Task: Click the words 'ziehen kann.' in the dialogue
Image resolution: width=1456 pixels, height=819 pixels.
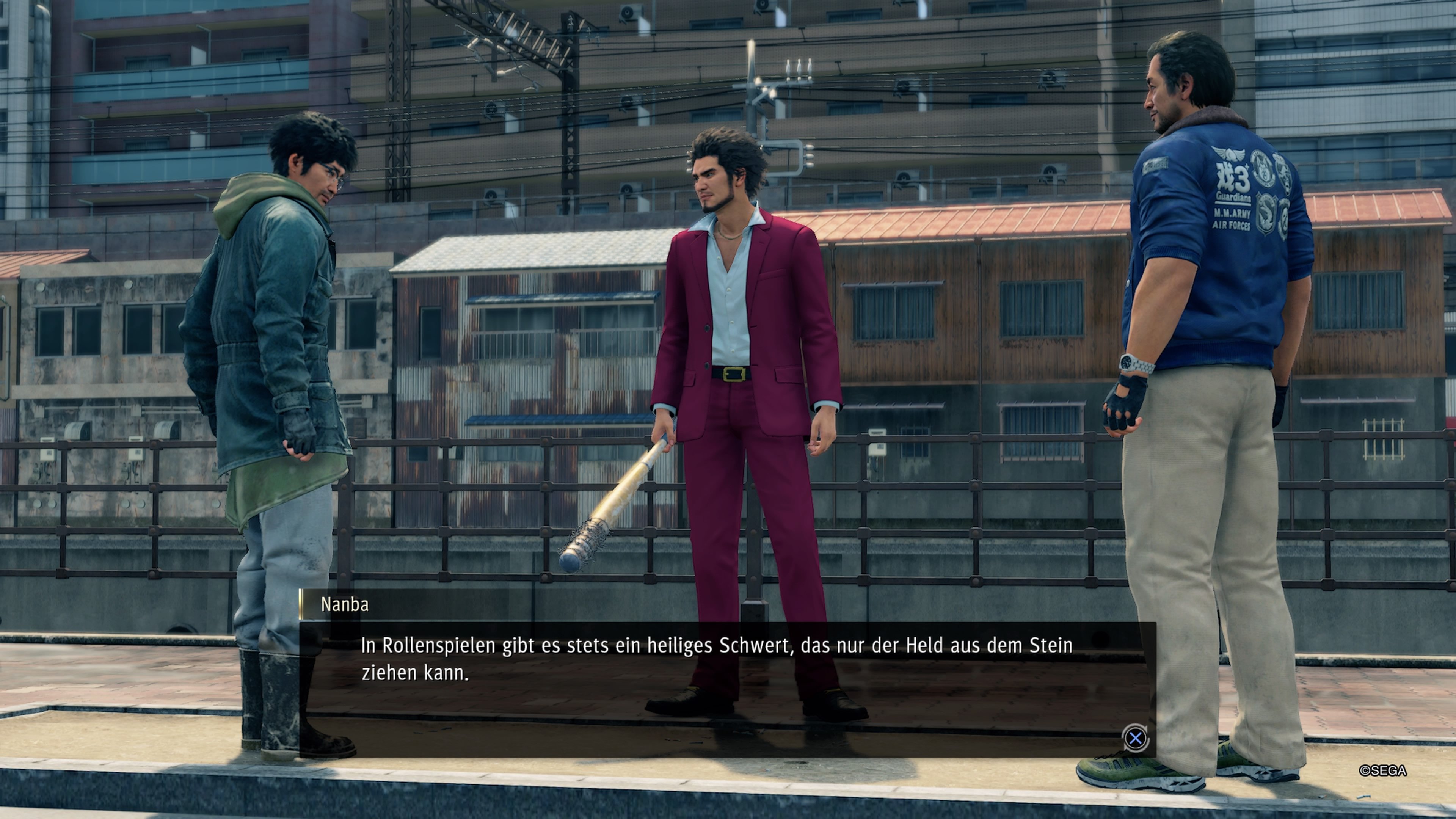Action: click(414, 676)
